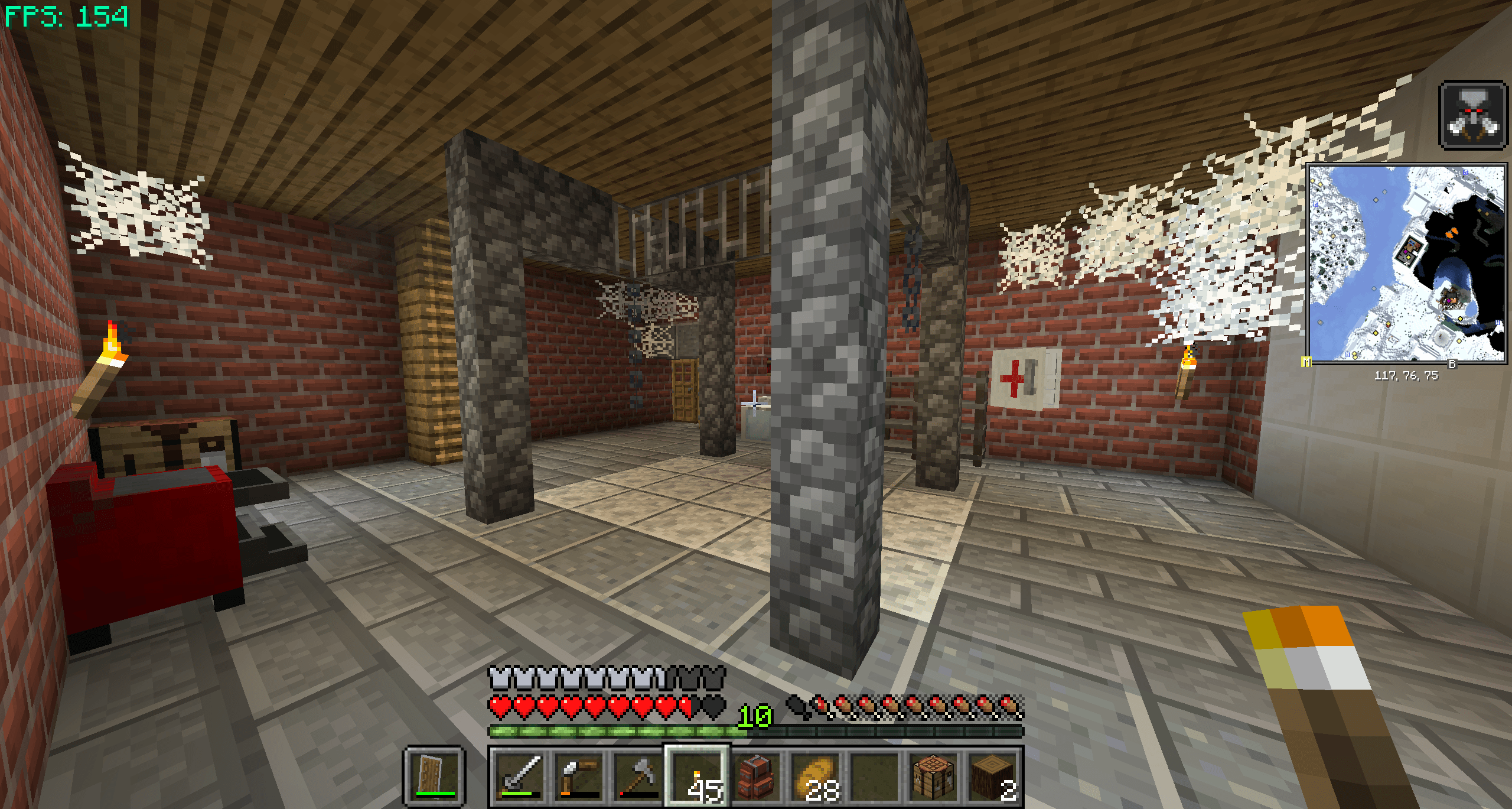Click the S marker at the minimap top
Viewport: 1512px width, 809px height.
(1465, 173)
